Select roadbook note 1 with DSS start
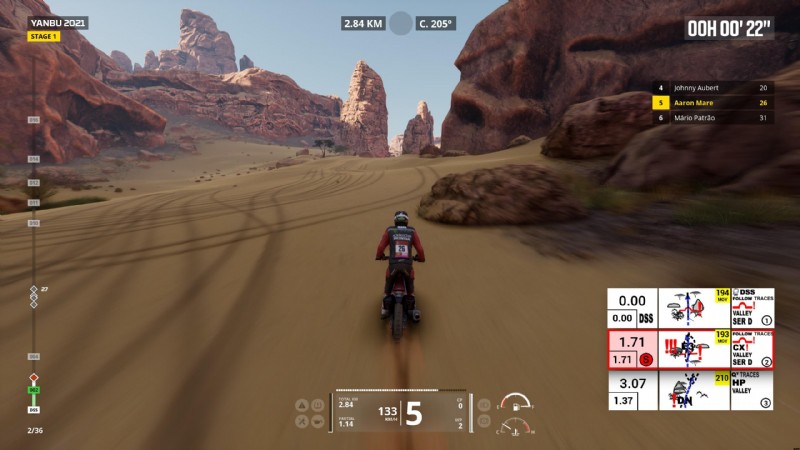This screenshot has width=800, height=450. 690,308
